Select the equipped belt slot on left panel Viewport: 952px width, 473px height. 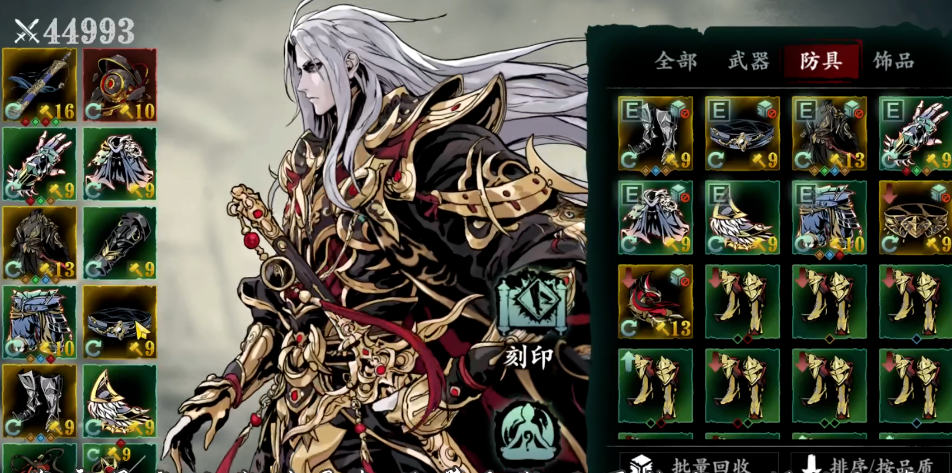tap(119, 322)
